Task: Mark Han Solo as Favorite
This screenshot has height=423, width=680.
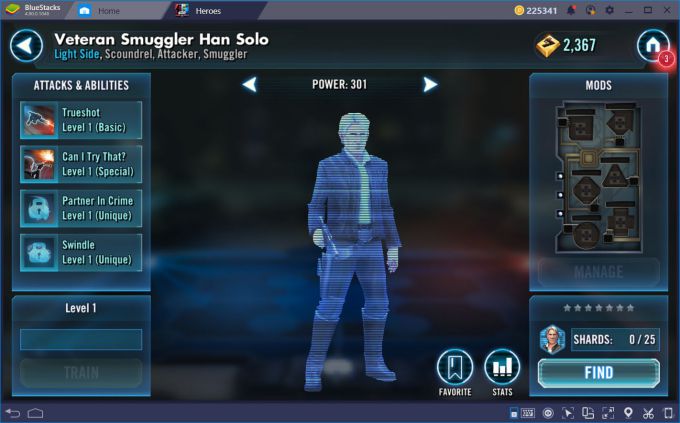Action: [455, 368]
